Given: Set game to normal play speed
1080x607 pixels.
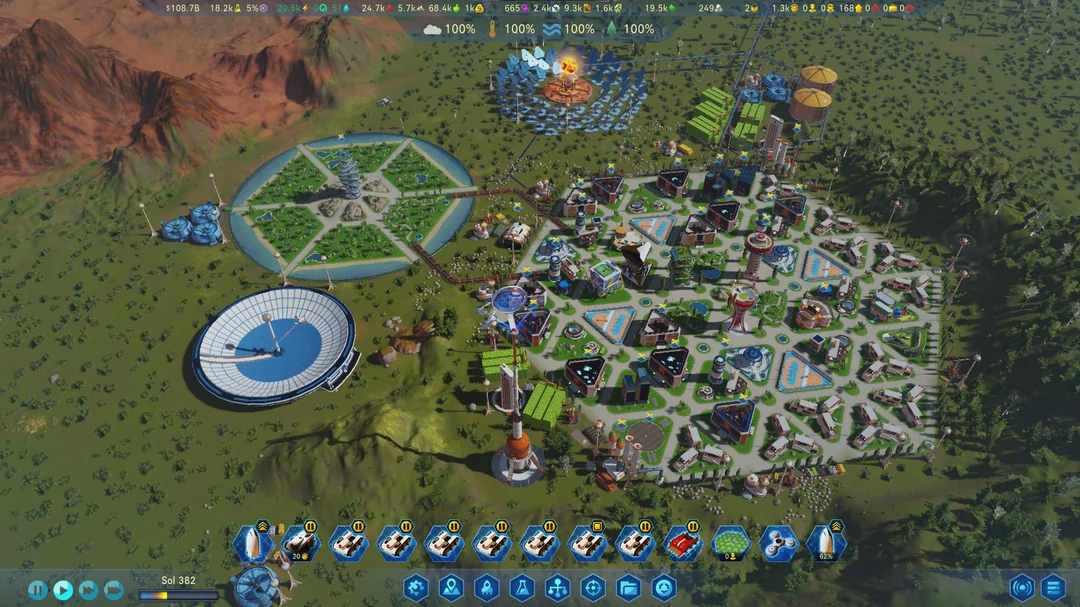Looking at the screenshot, I should (x=62, y=590).
